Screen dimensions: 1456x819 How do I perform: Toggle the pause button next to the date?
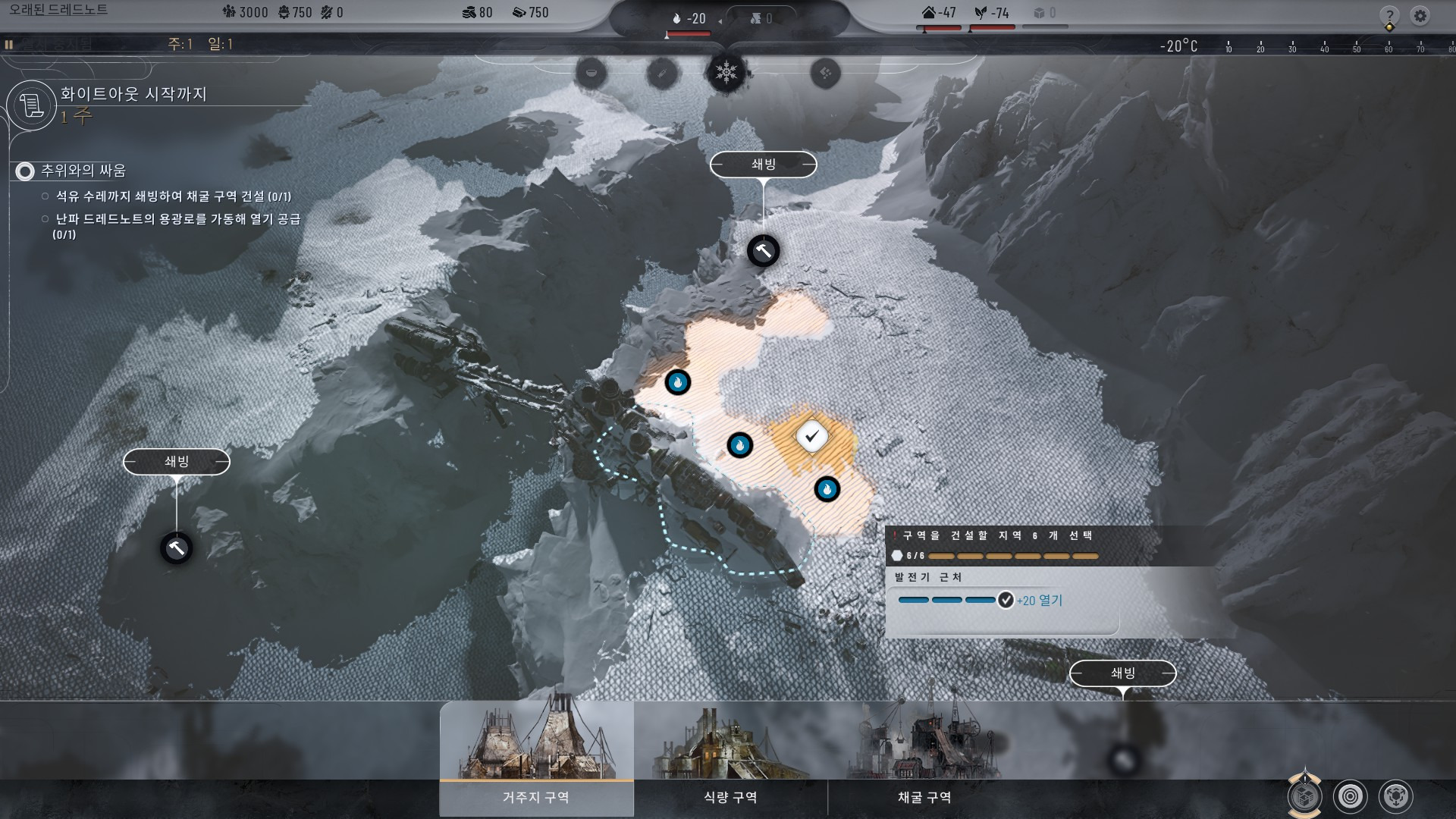9,45
